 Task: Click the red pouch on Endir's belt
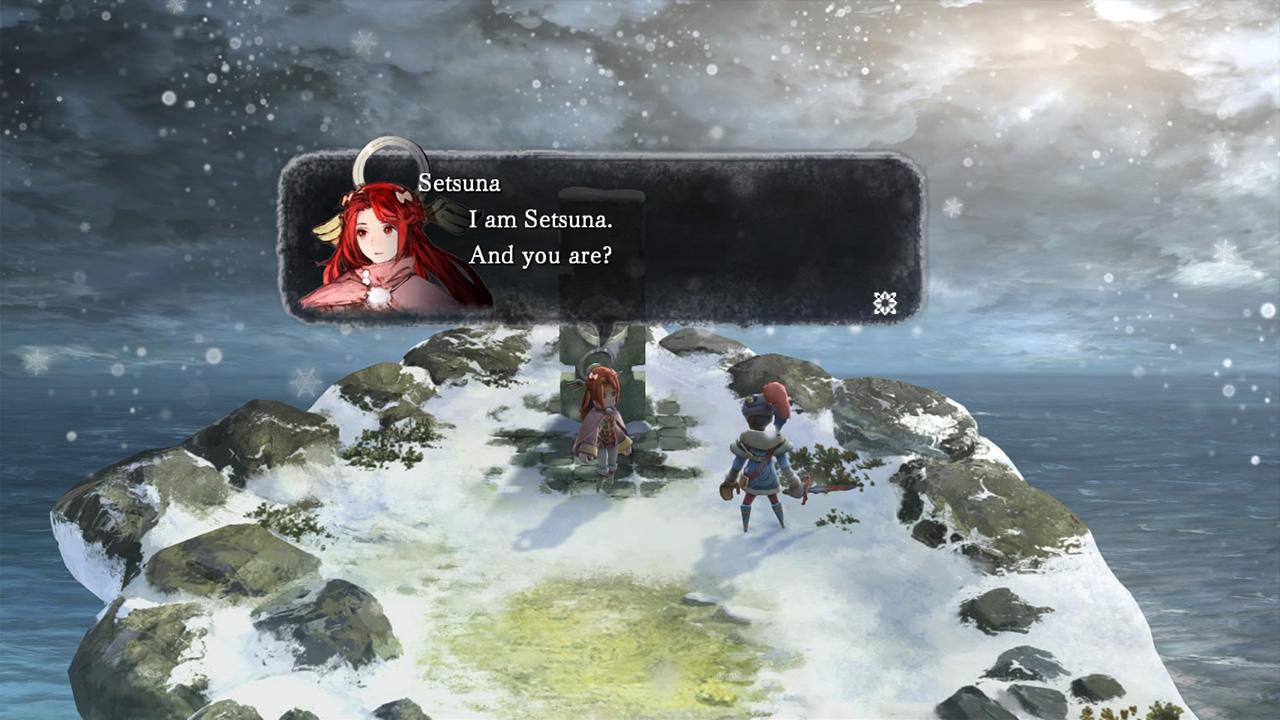[727, 487]
